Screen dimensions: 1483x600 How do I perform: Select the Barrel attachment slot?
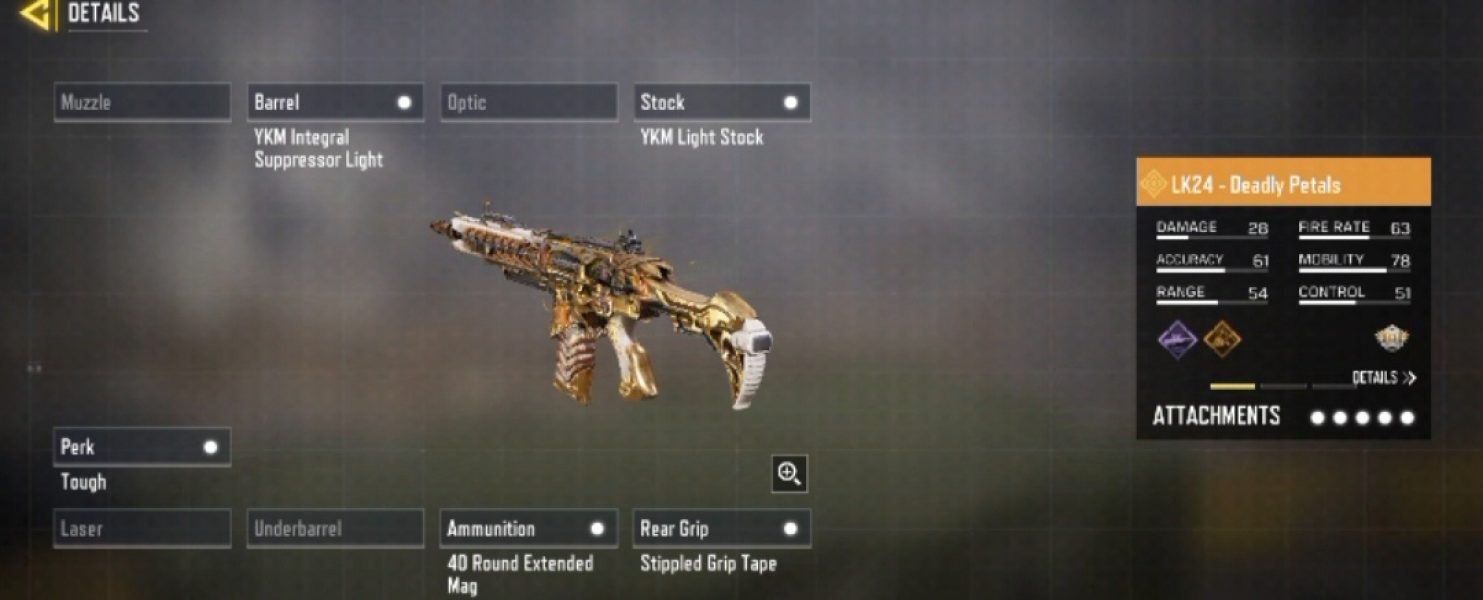(x=335, y=102)
